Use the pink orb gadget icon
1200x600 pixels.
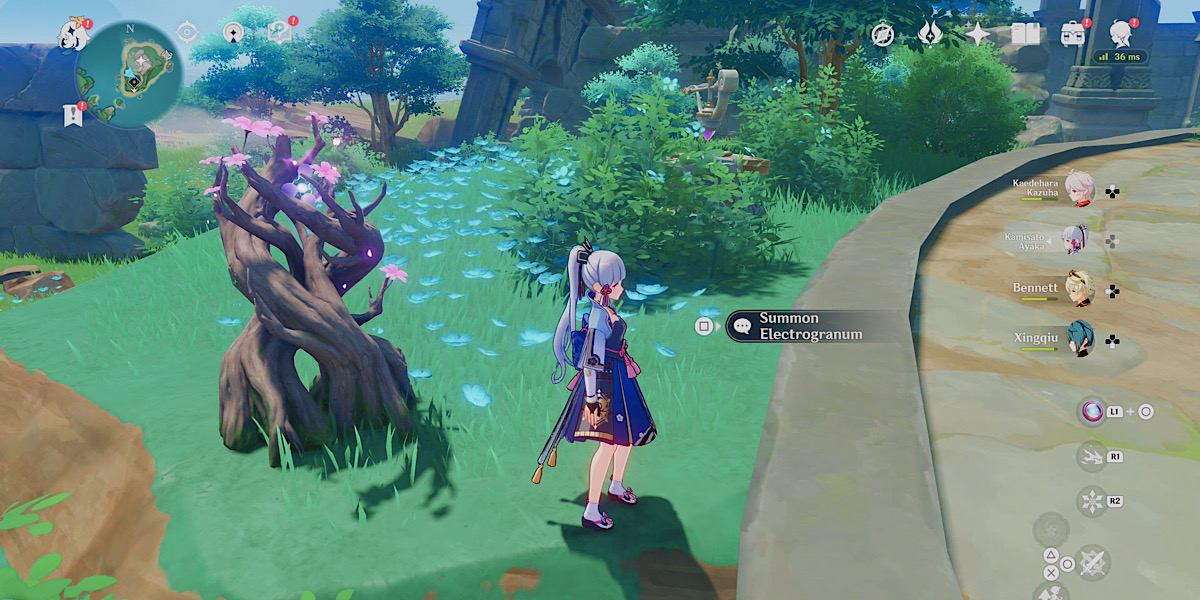[x=1092, y=411]
